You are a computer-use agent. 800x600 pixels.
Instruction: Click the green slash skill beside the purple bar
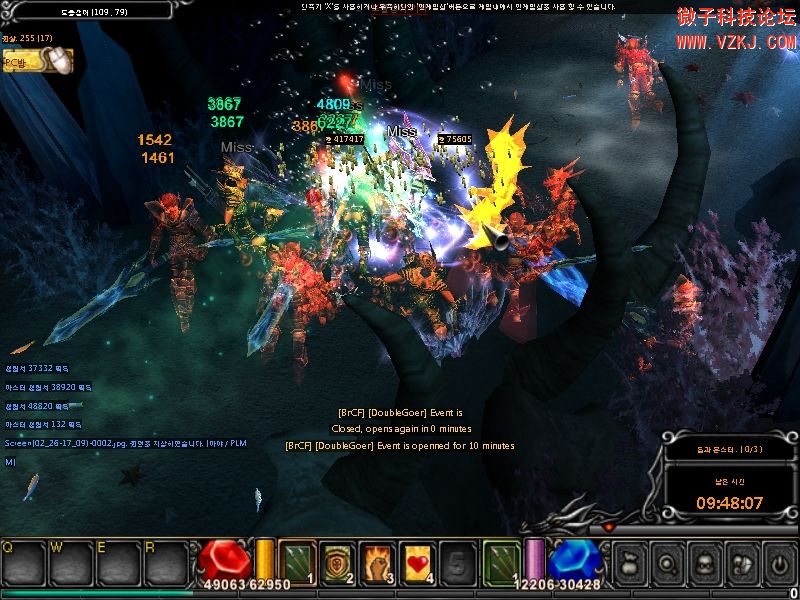pyautogui.click(x=502, y=560)
